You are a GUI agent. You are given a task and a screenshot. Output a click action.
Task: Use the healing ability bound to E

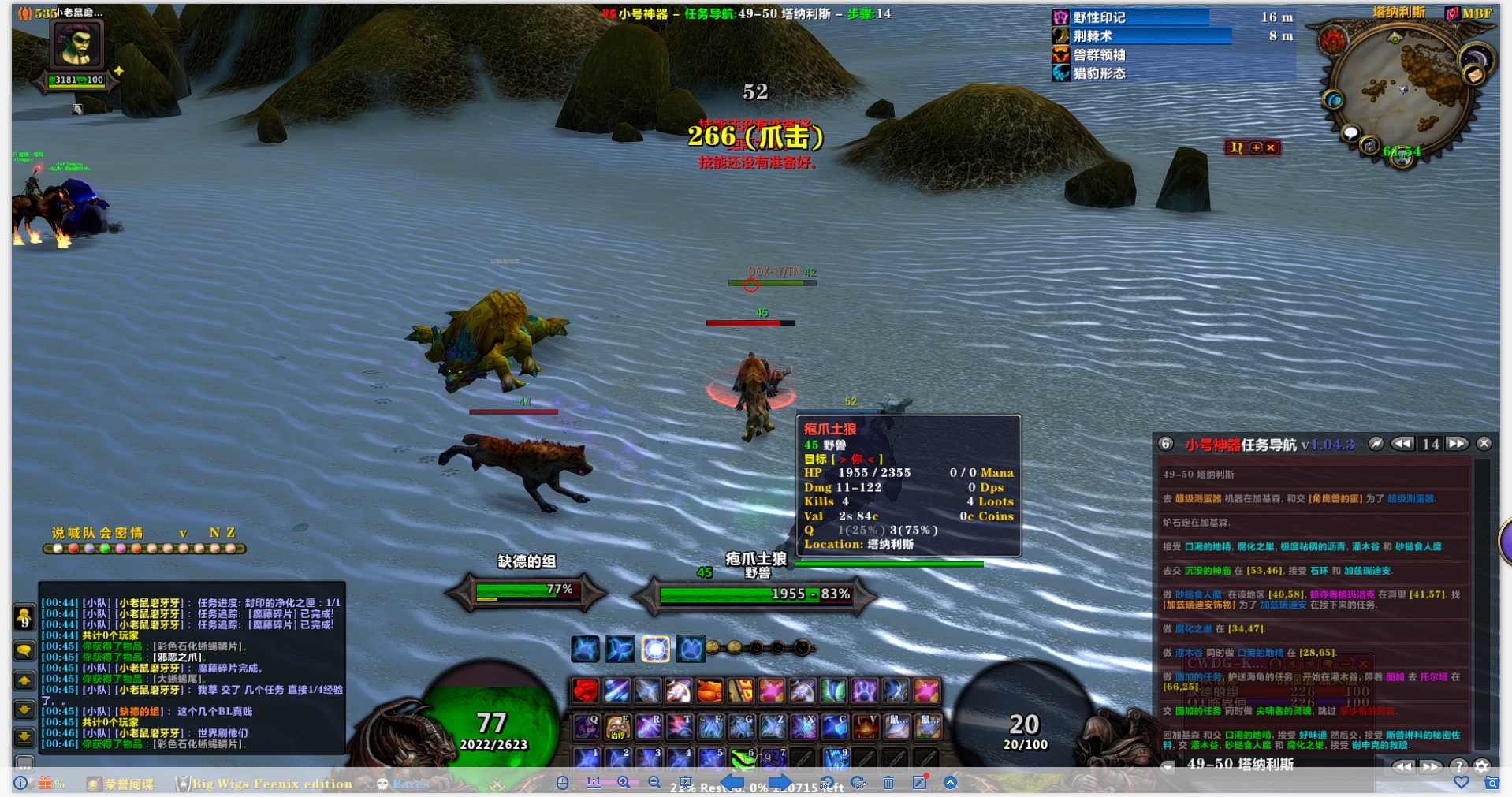tap(617, 727)
